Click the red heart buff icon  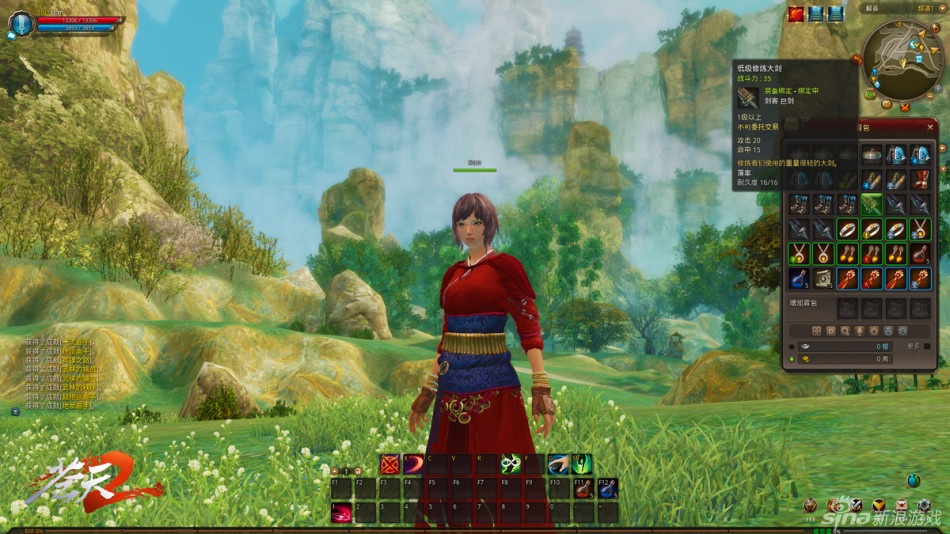(796, 14)
